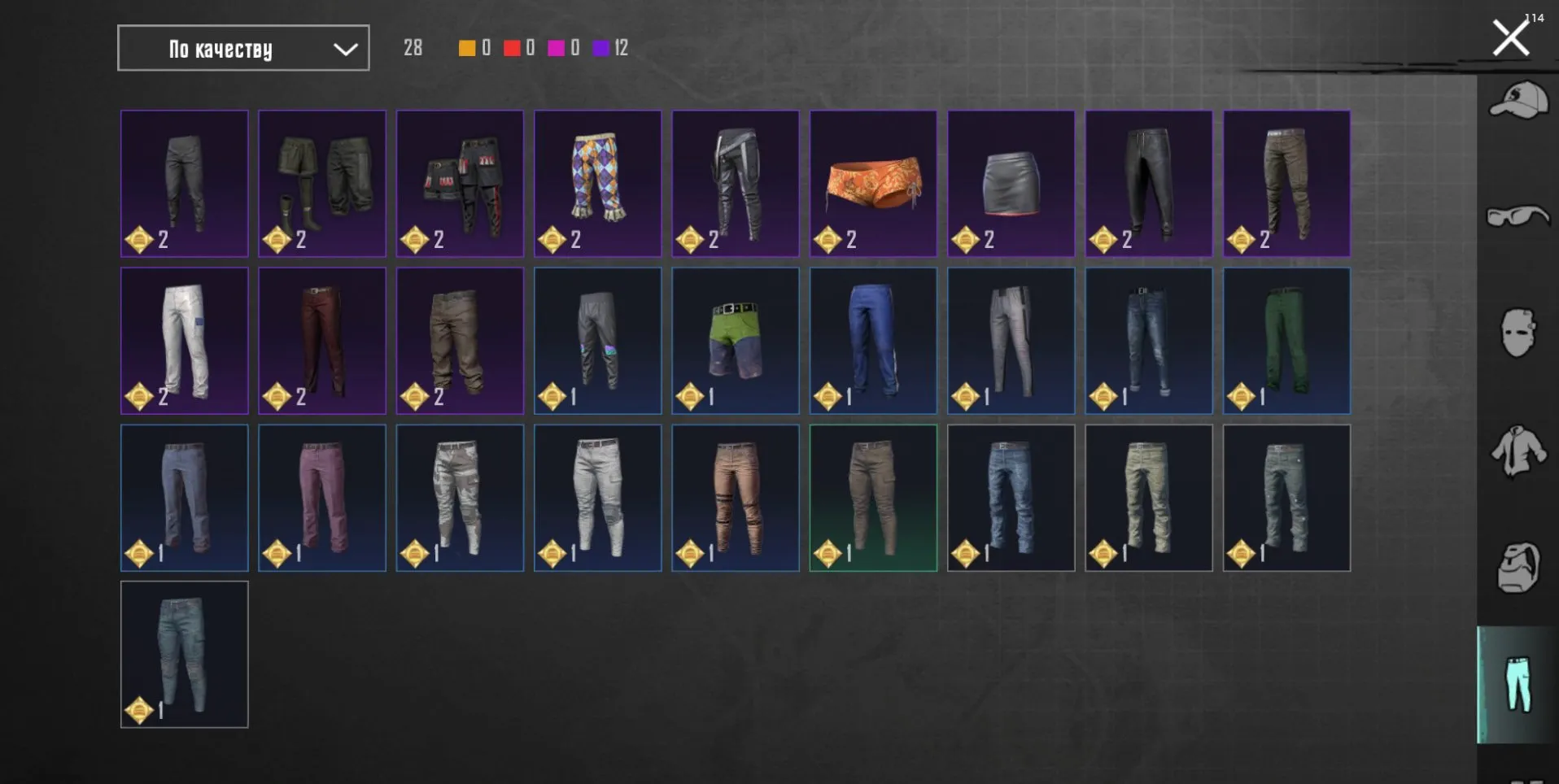
Task: Toggle selection of the orange swim trunks
Action: pos(873,183)
